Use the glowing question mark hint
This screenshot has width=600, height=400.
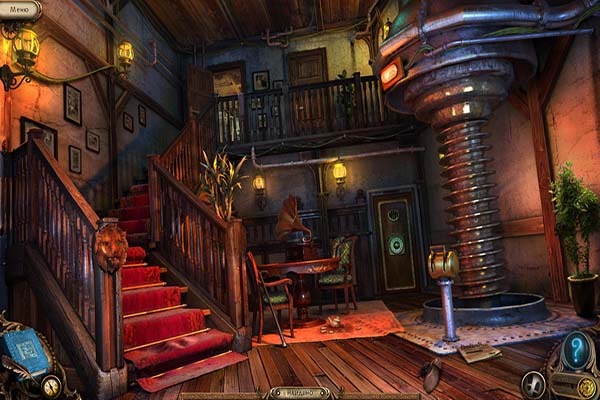point(575,350)
